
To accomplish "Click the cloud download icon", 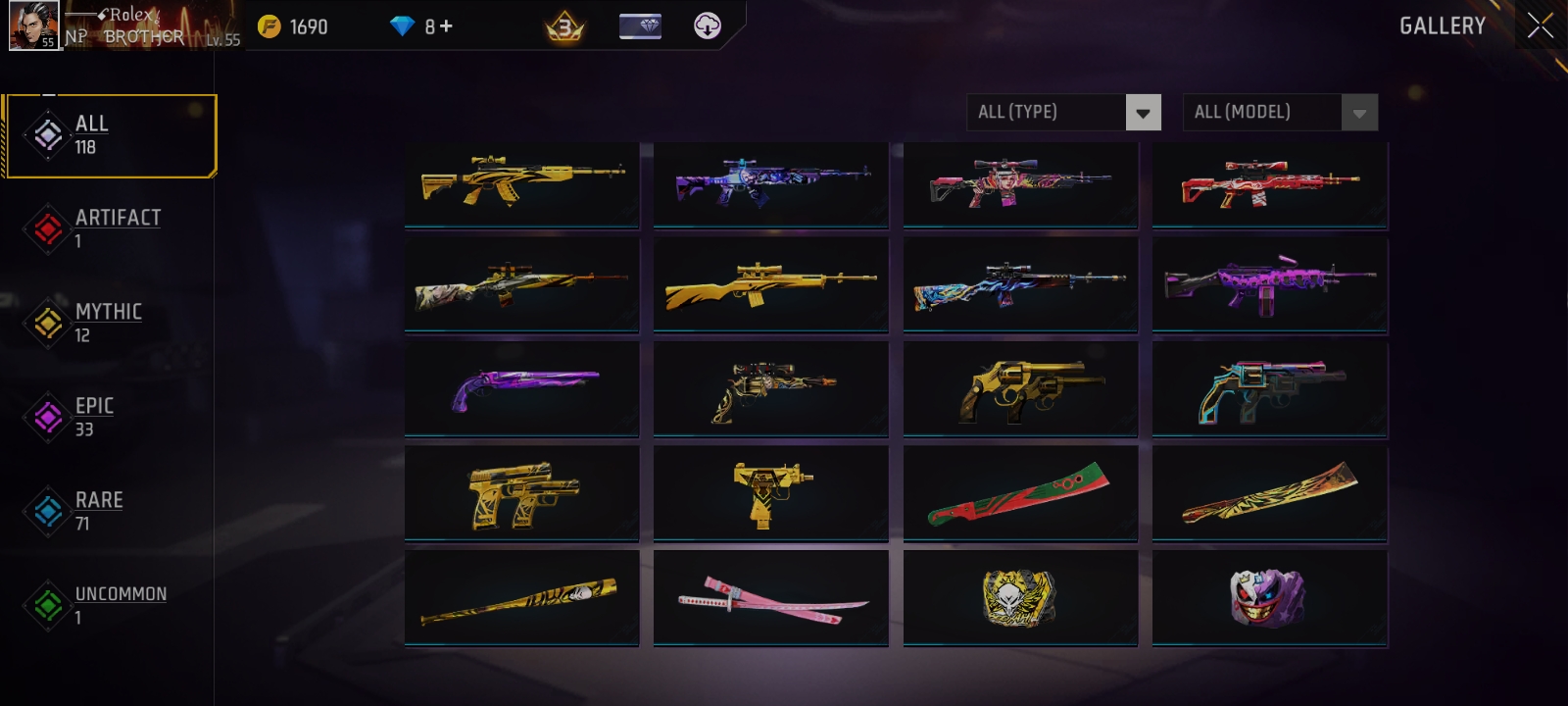I will 706,25.
